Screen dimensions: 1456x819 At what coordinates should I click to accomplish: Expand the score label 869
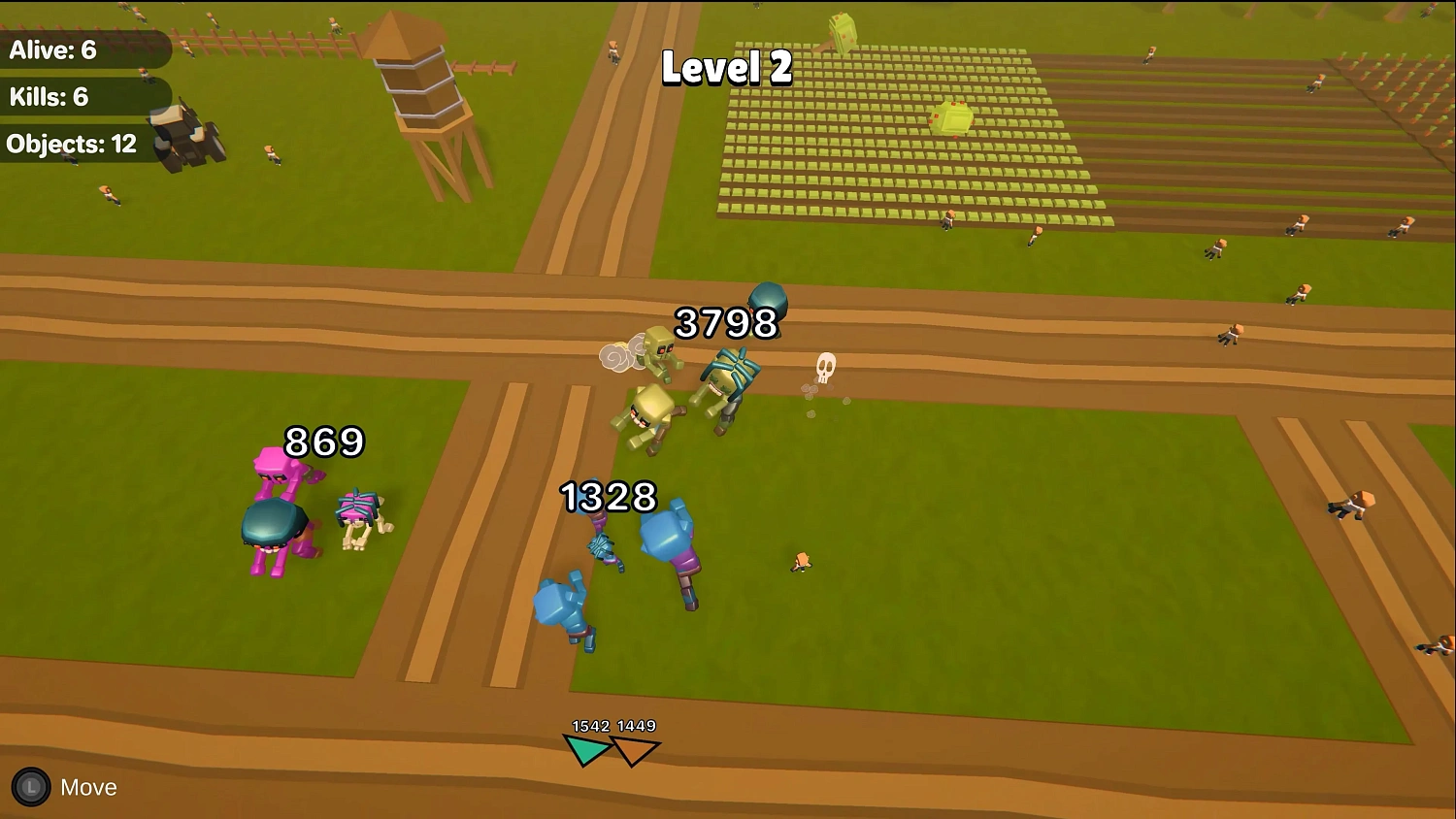coord(321,443)
